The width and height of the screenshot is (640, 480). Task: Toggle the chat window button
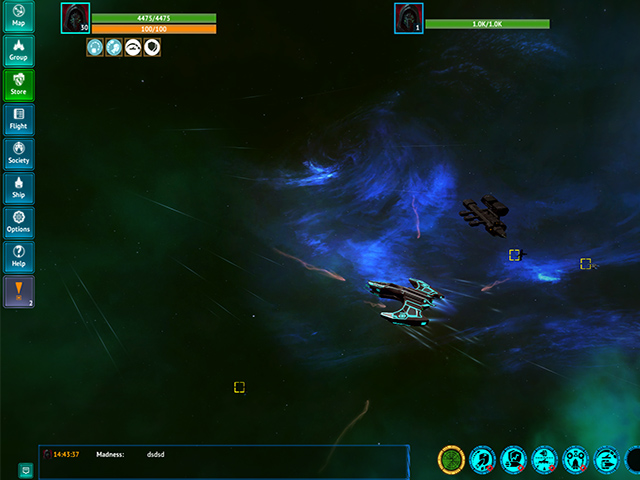click(x=24, y=469)
